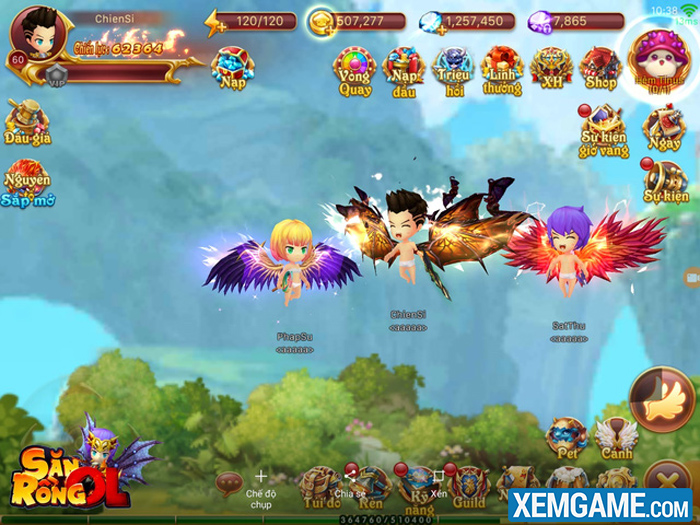The height and width of the screenshot is (525, 700).
Task: Open the Nạp treasure chest icon
Action: [232, 66]
